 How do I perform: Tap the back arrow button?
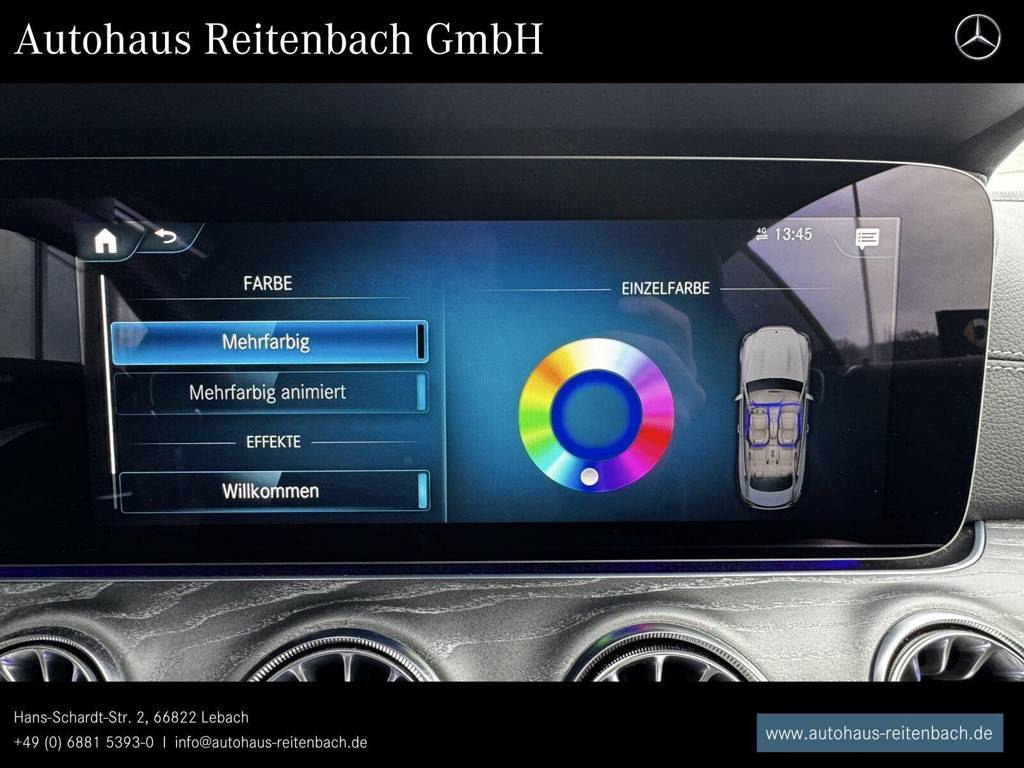click(165, 237)
